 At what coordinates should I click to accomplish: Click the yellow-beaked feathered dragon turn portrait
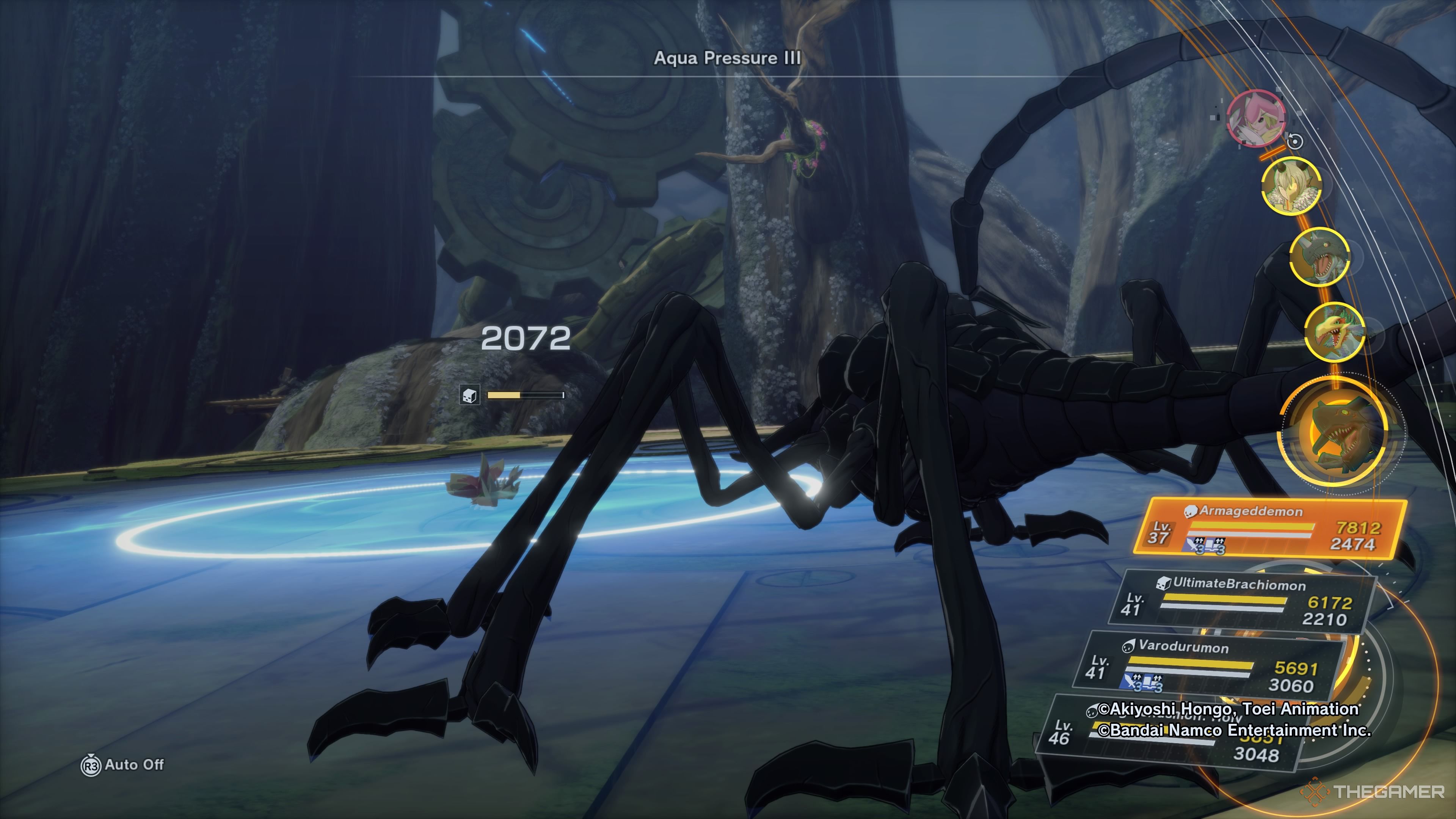pyautogui.click(x=1335, y=331)
